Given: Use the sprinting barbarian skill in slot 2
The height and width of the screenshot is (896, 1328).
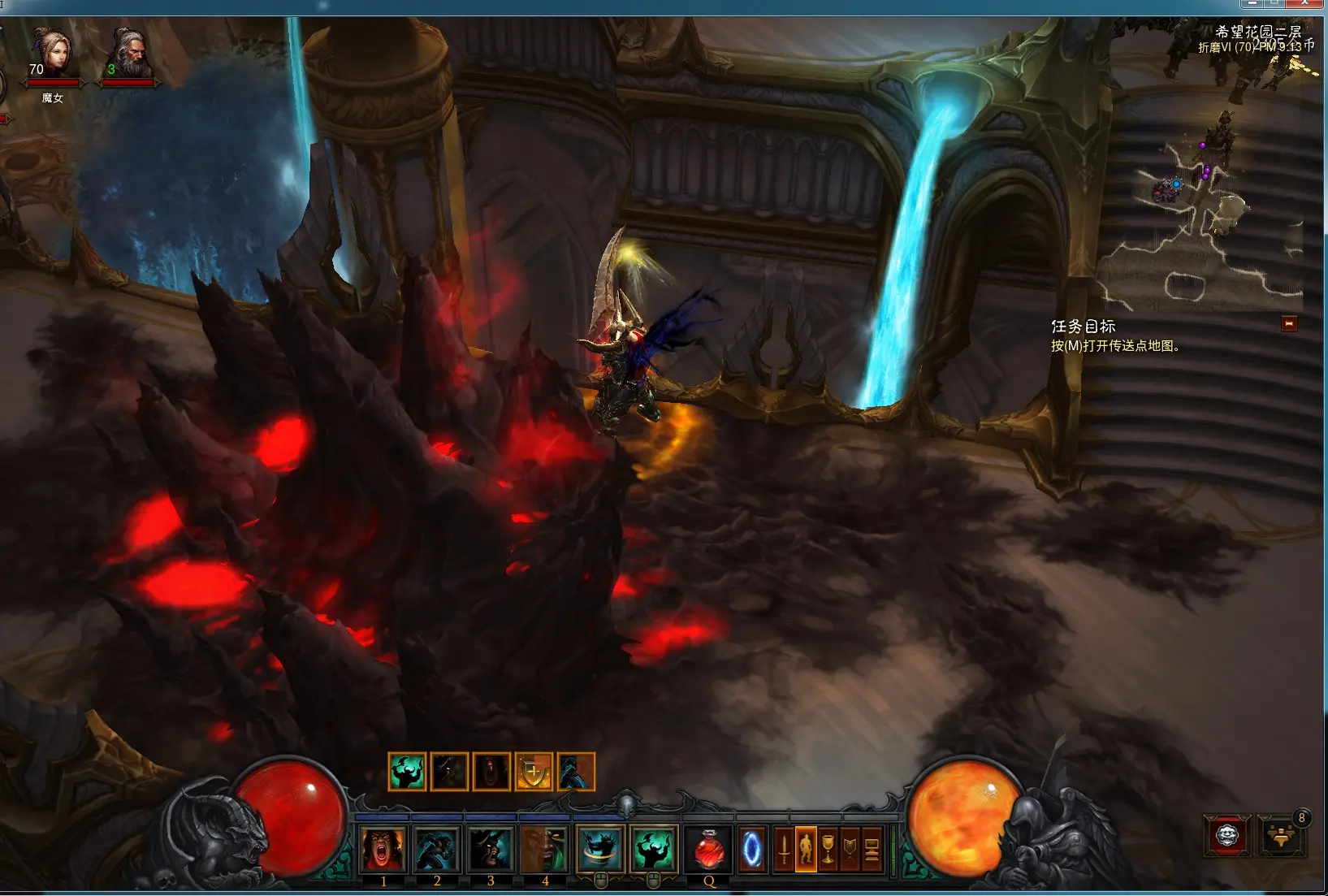Looking at the screenshot, I should (x=437, y=850).
